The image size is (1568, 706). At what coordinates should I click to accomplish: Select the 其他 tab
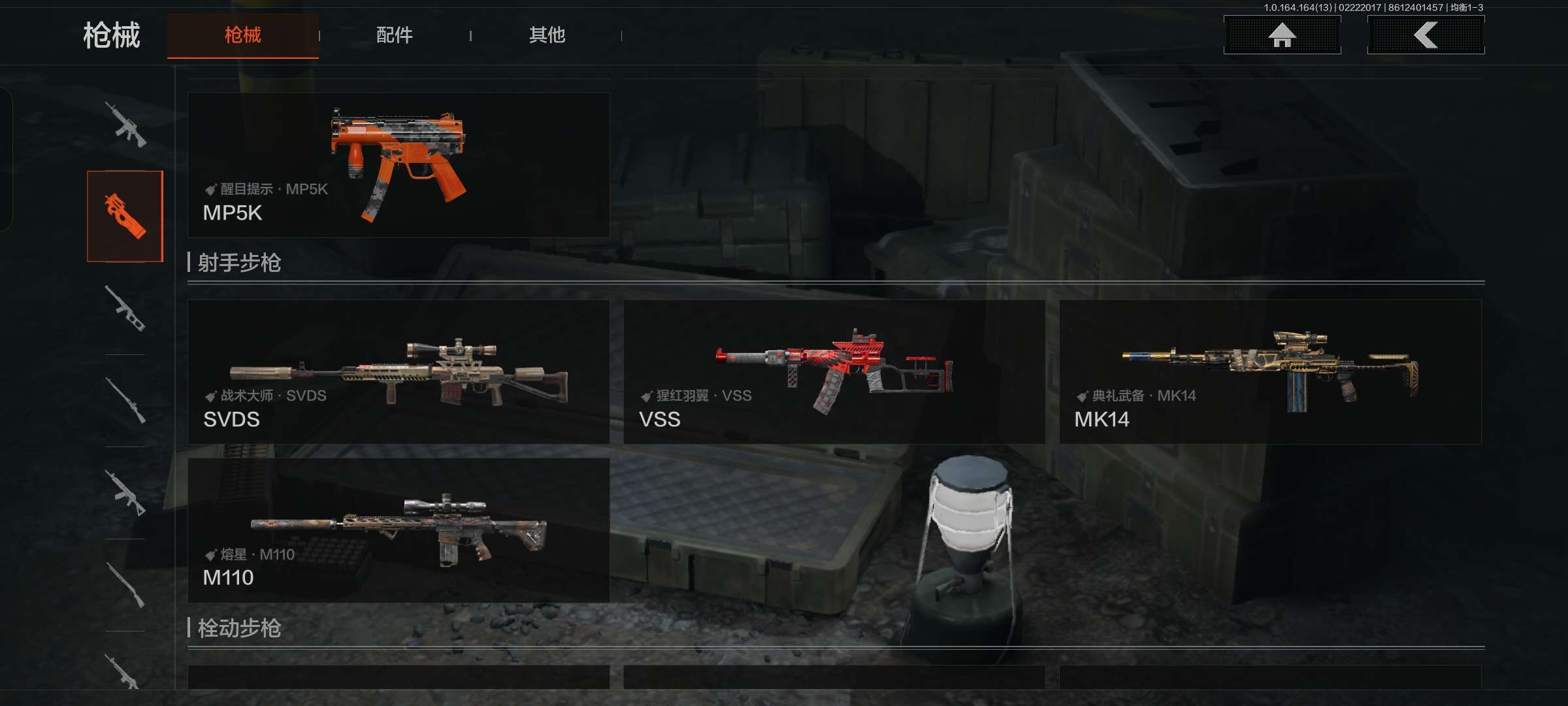[x=547, y=35]
